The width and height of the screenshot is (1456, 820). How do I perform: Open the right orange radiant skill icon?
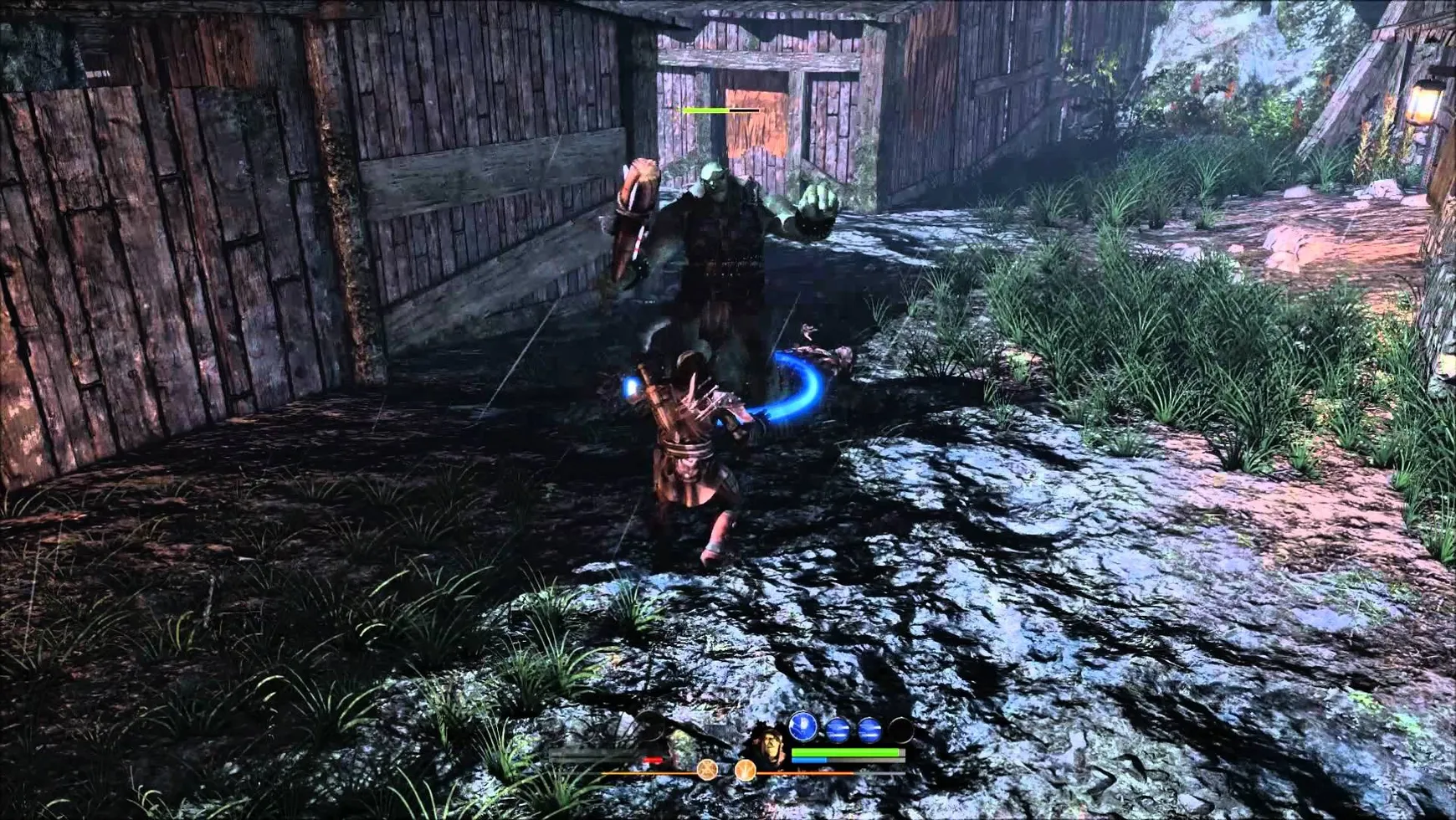(x=746, y=772)
